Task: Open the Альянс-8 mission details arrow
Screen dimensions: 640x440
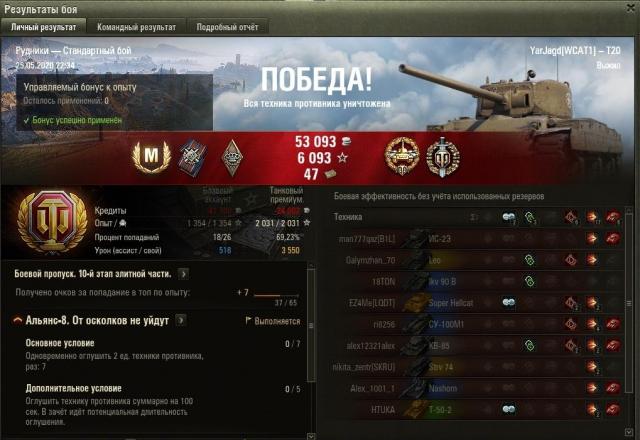Action: [180, 320]
